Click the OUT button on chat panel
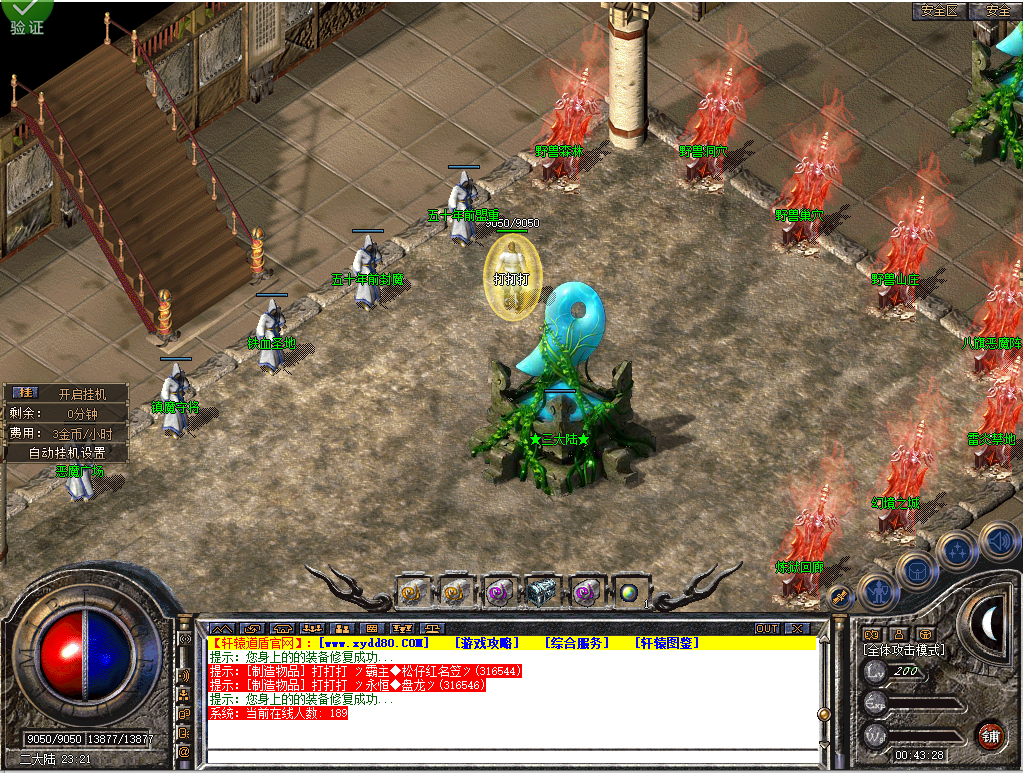This screenshot has height=773, width=1023. pos(766,628)
